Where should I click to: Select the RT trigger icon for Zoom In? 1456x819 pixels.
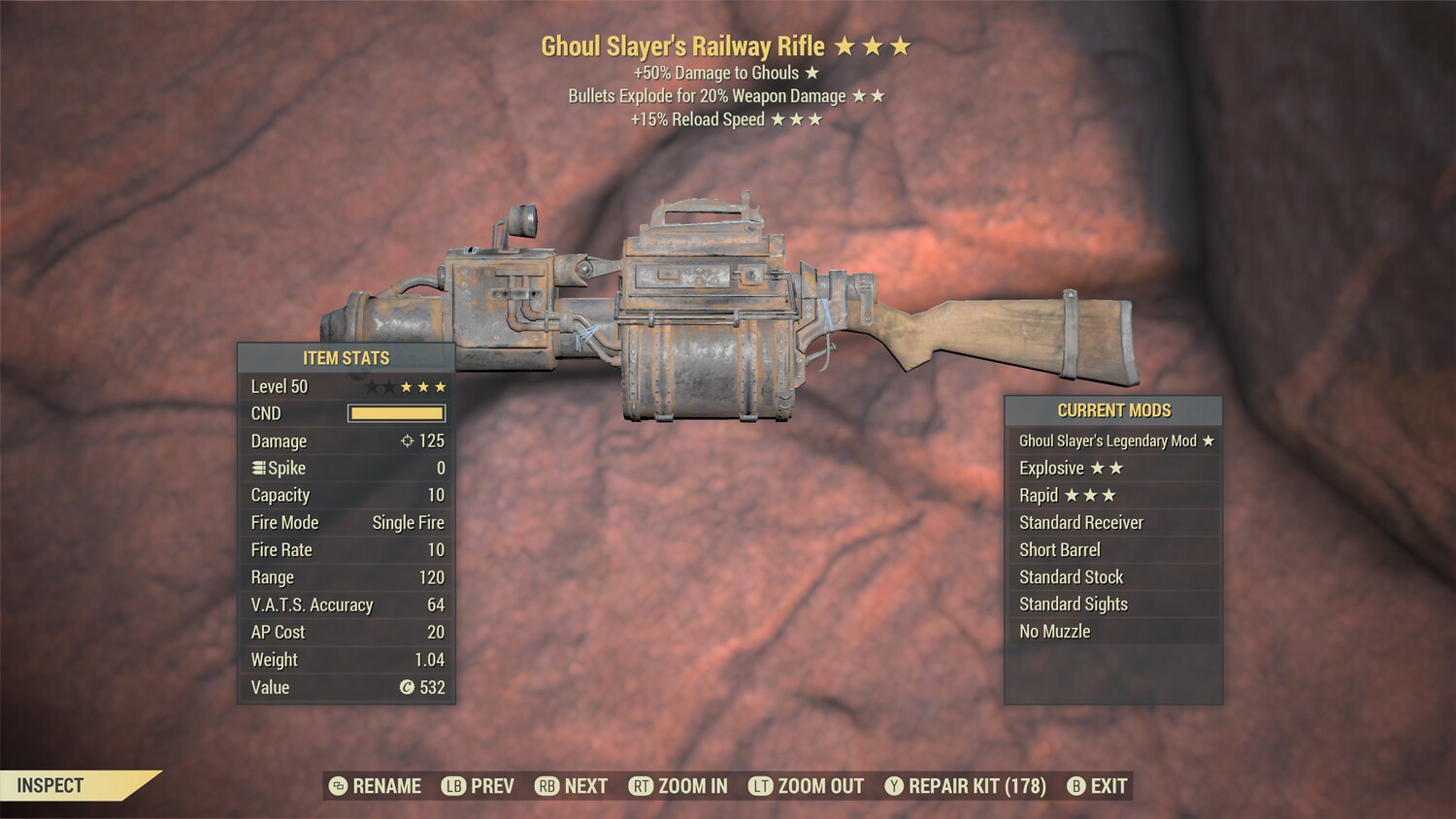tap(643, 784)
